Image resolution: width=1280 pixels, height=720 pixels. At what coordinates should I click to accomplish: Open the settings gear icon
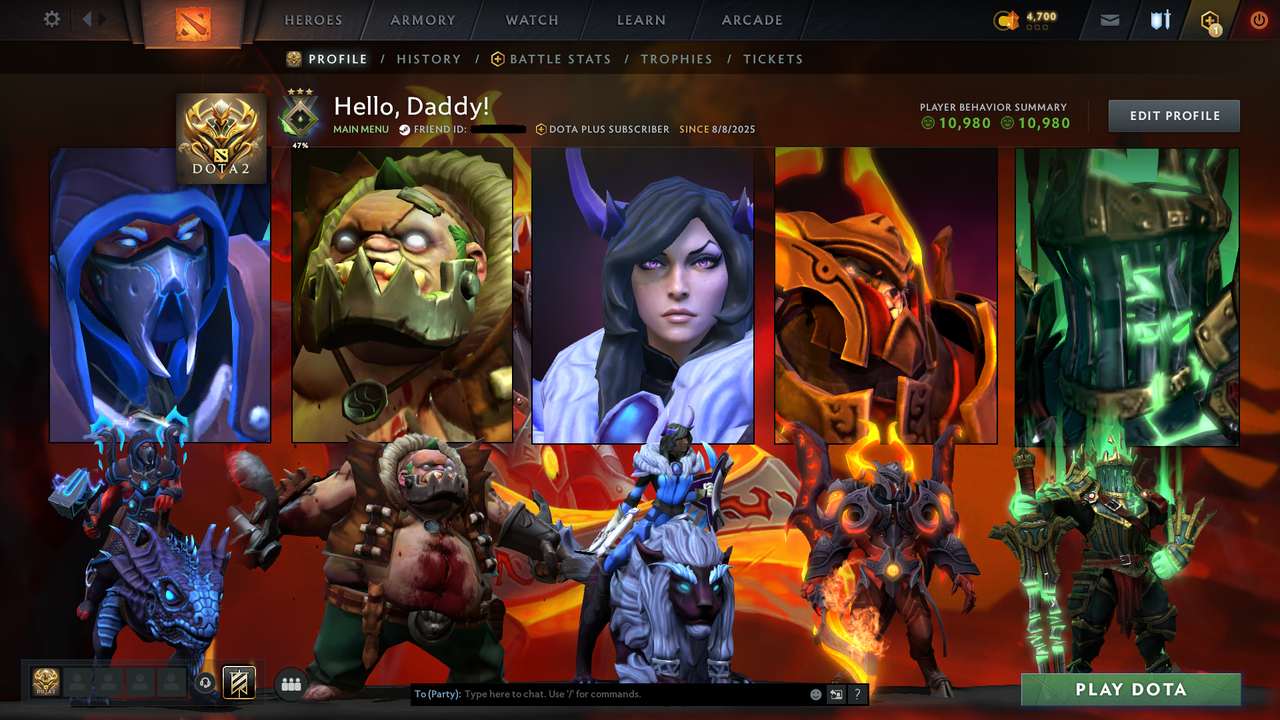pos(52,17)
